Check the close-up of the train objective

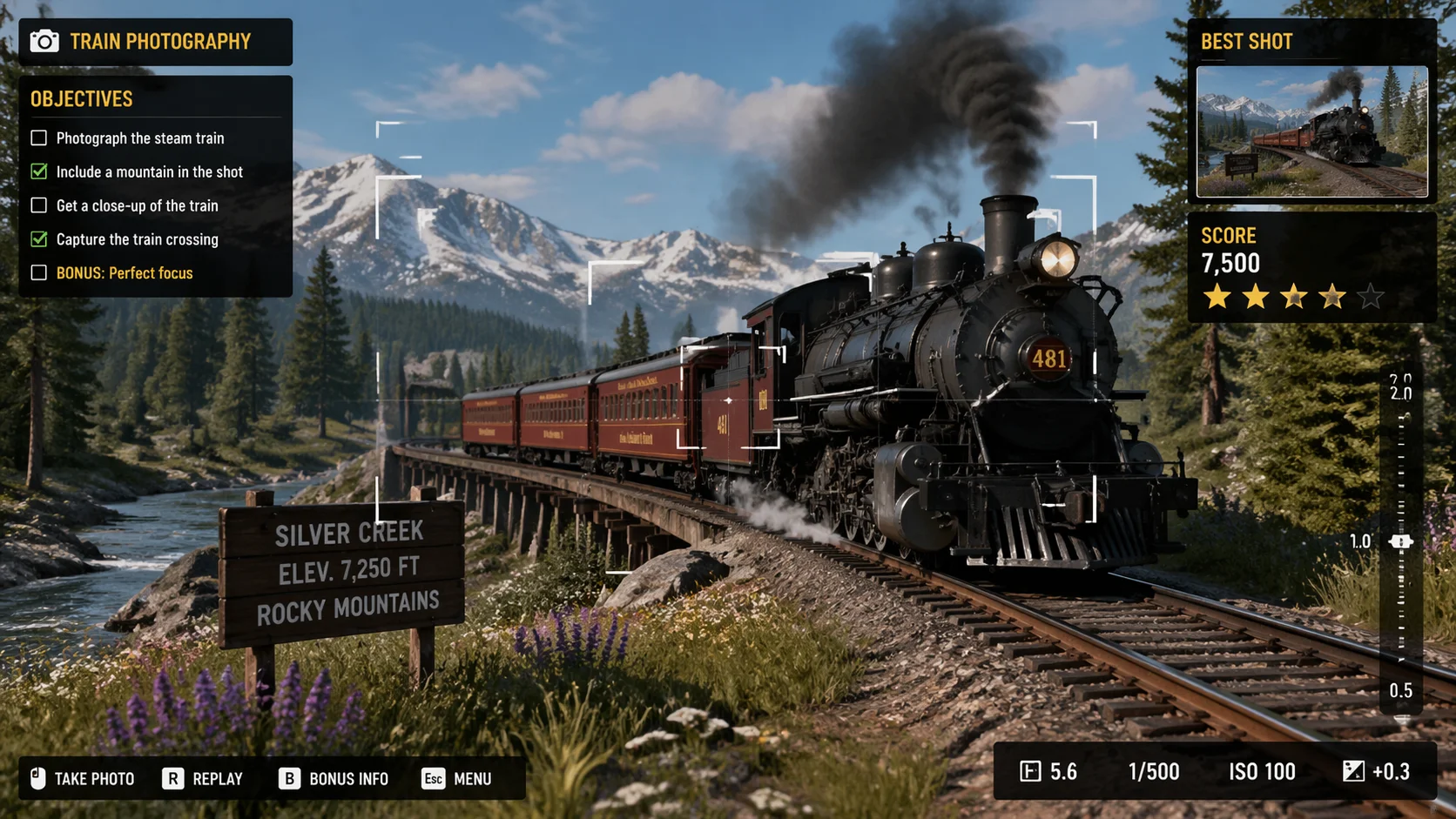tap(39, 205)
